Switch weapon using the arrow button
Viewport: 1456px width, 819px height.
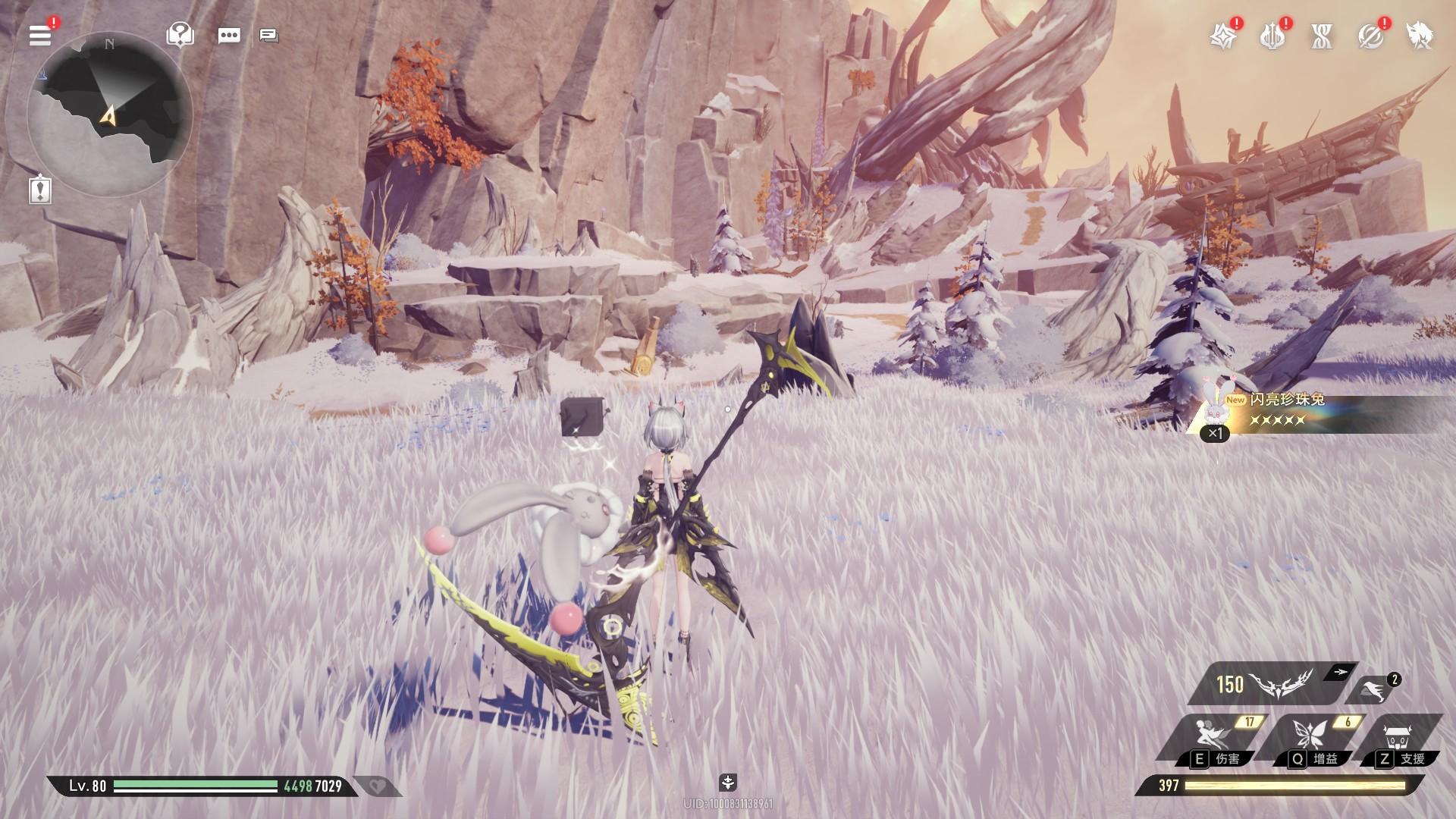pyautogui.click(x=1340, y=672)
